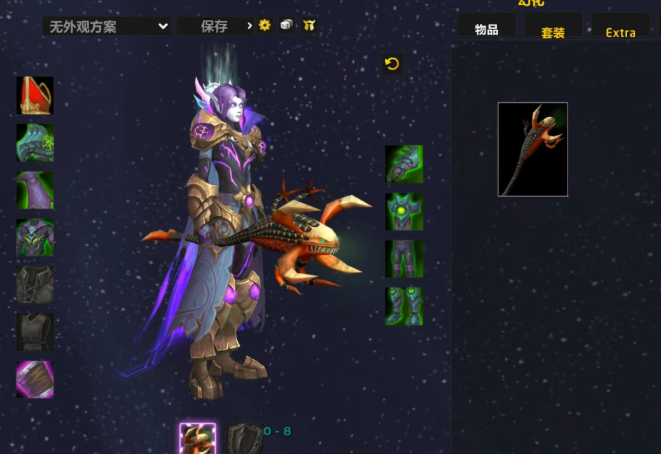This screenshot has width=661, height=454.
Task: Select the leg armor pants slot
Action: click(x=404, y=259)
